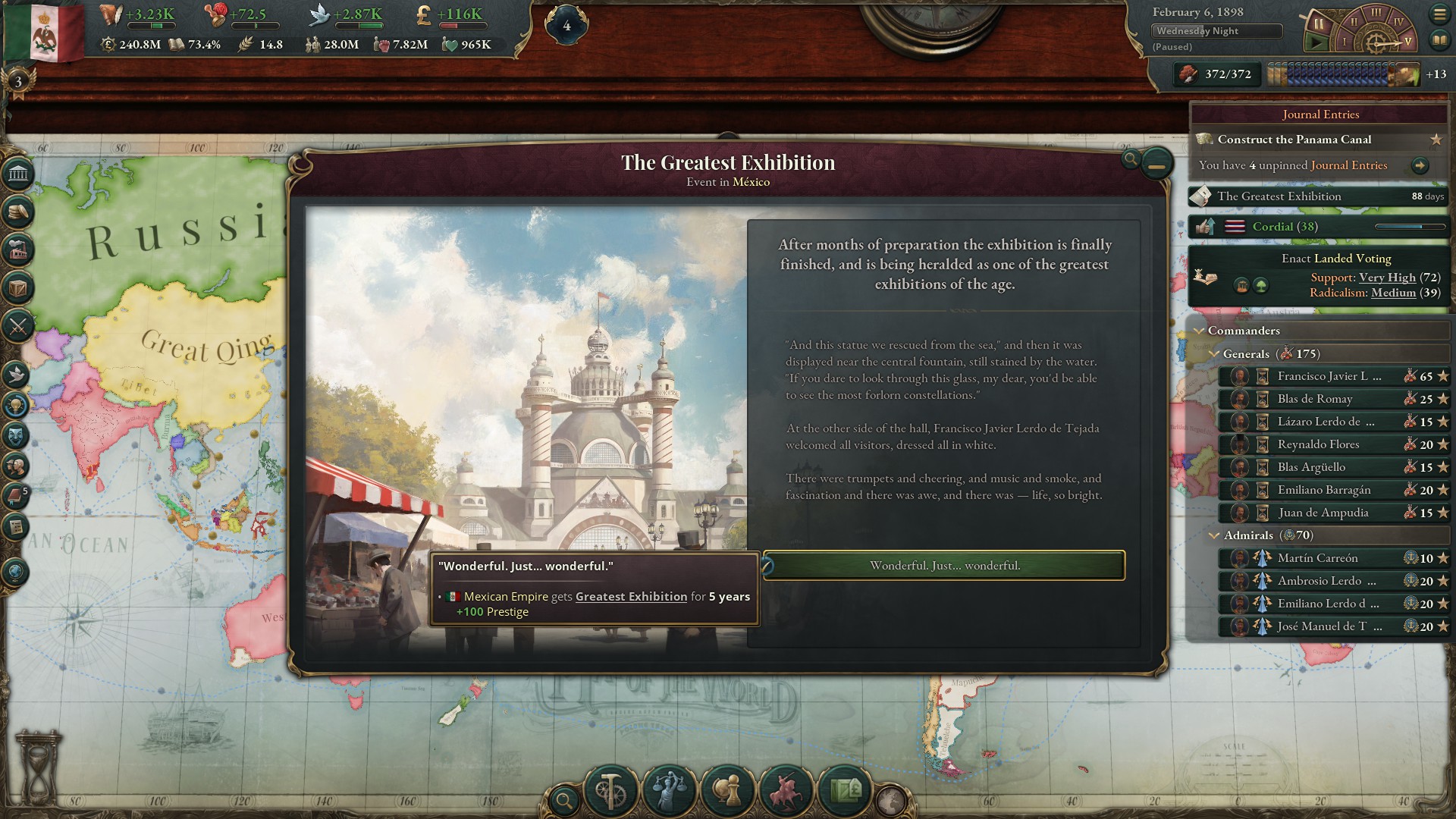Set game speed to III
Viewport: 1456px width, 819px height.
[x=1375, y=13]
